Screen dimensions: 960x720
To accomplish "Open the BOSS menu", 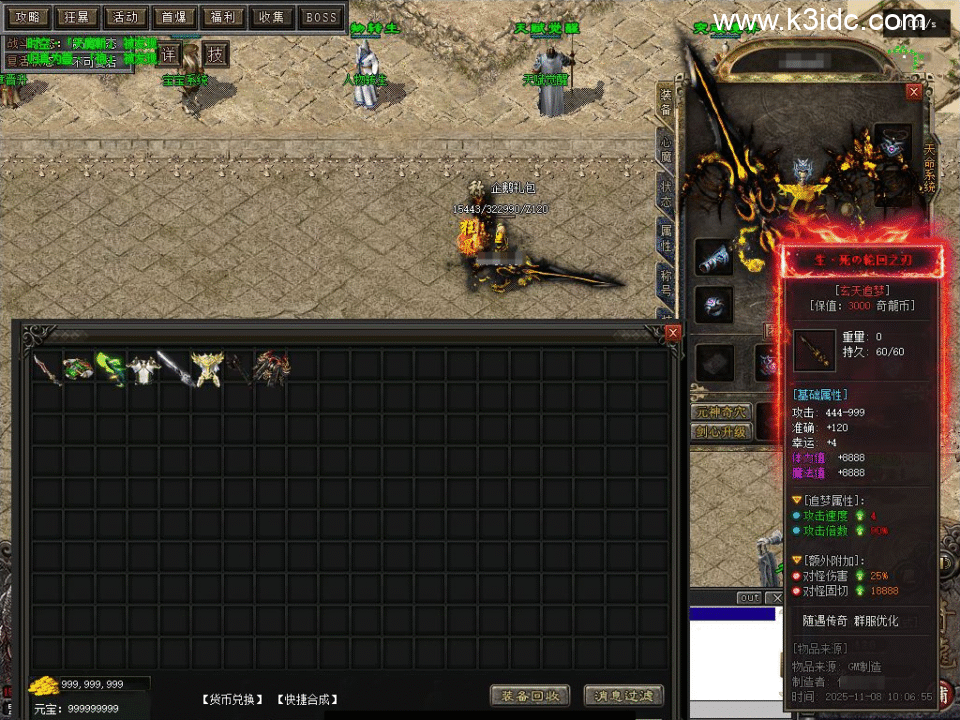I will (321, 17).
